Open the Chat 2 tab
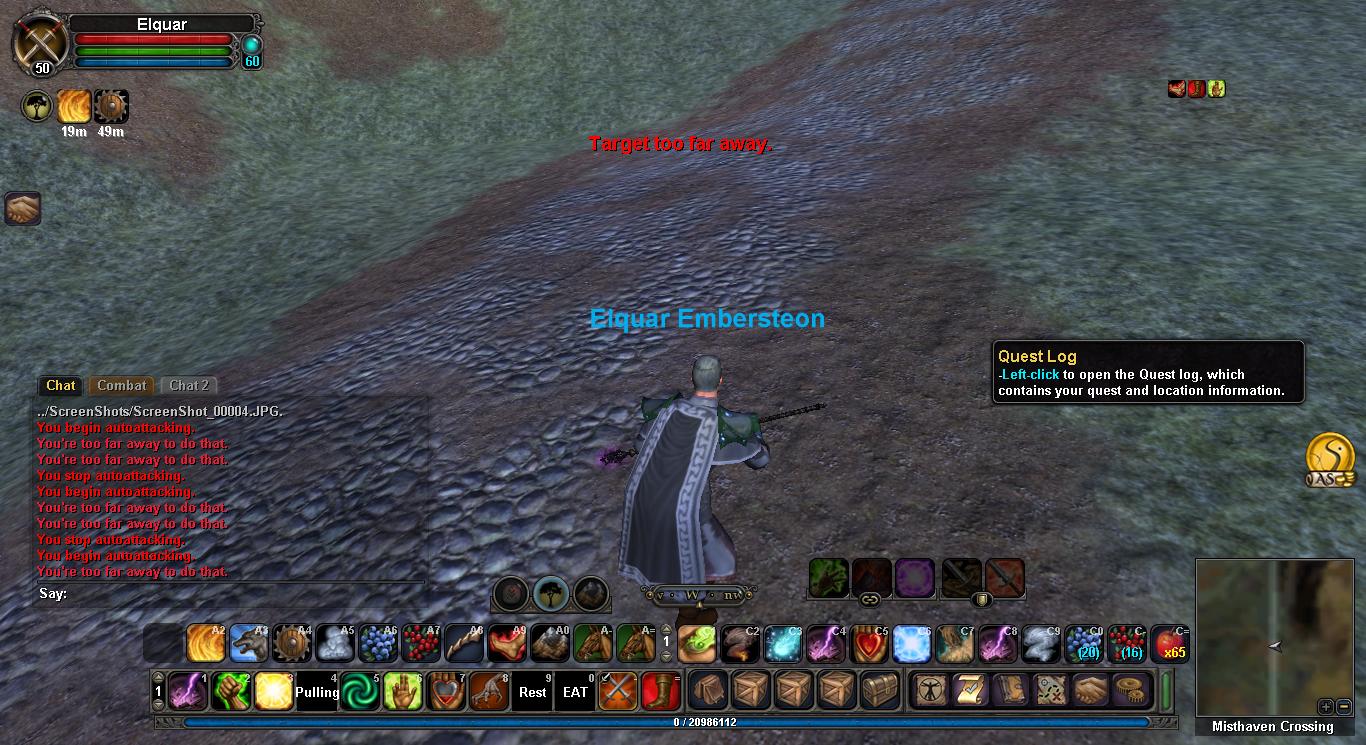Screen dimensions: 1366x745 click(x=189, y=385)
